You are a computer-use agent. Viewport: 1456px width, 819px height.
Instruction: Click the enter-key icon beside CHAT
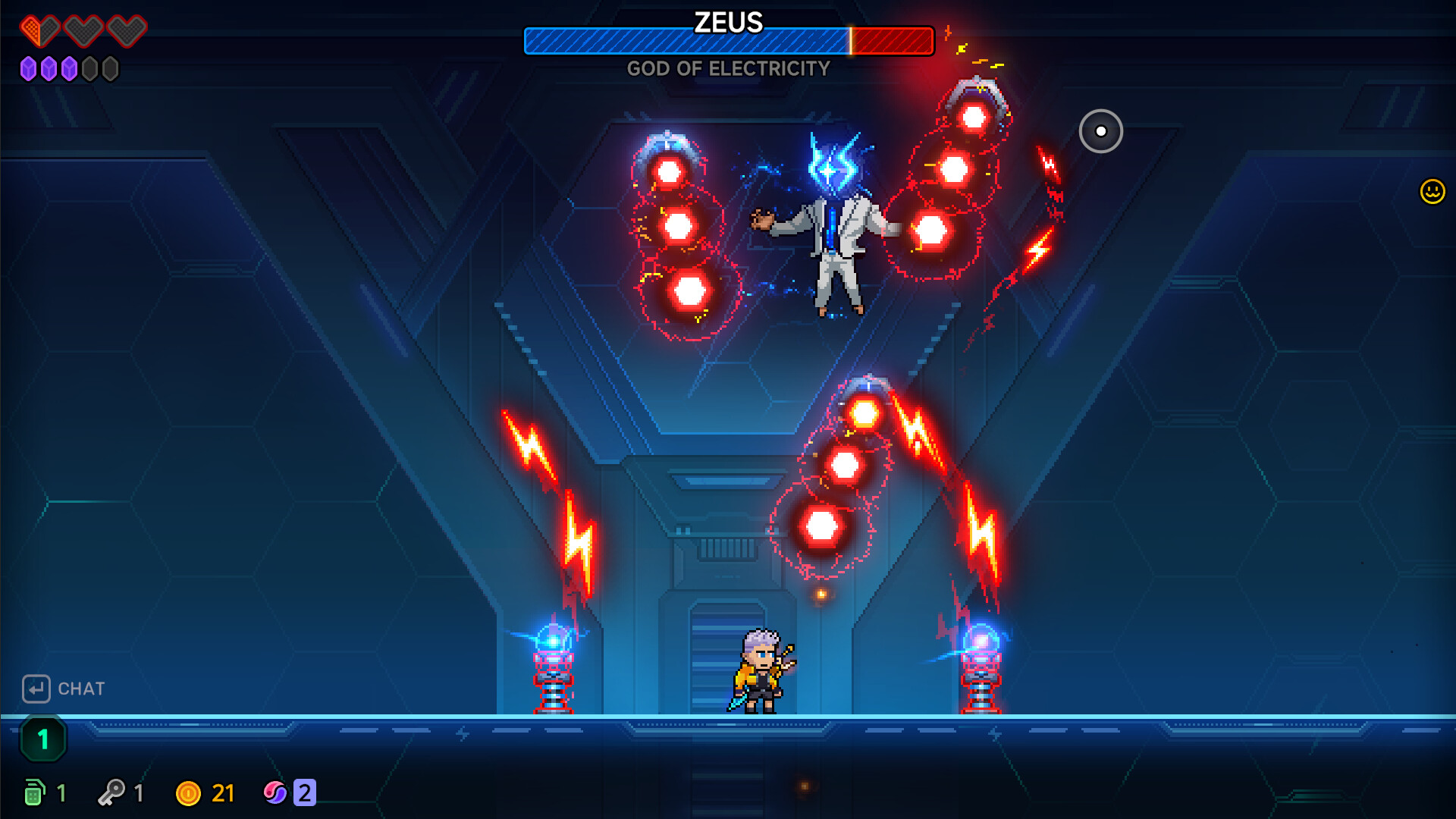pos(36,689)
